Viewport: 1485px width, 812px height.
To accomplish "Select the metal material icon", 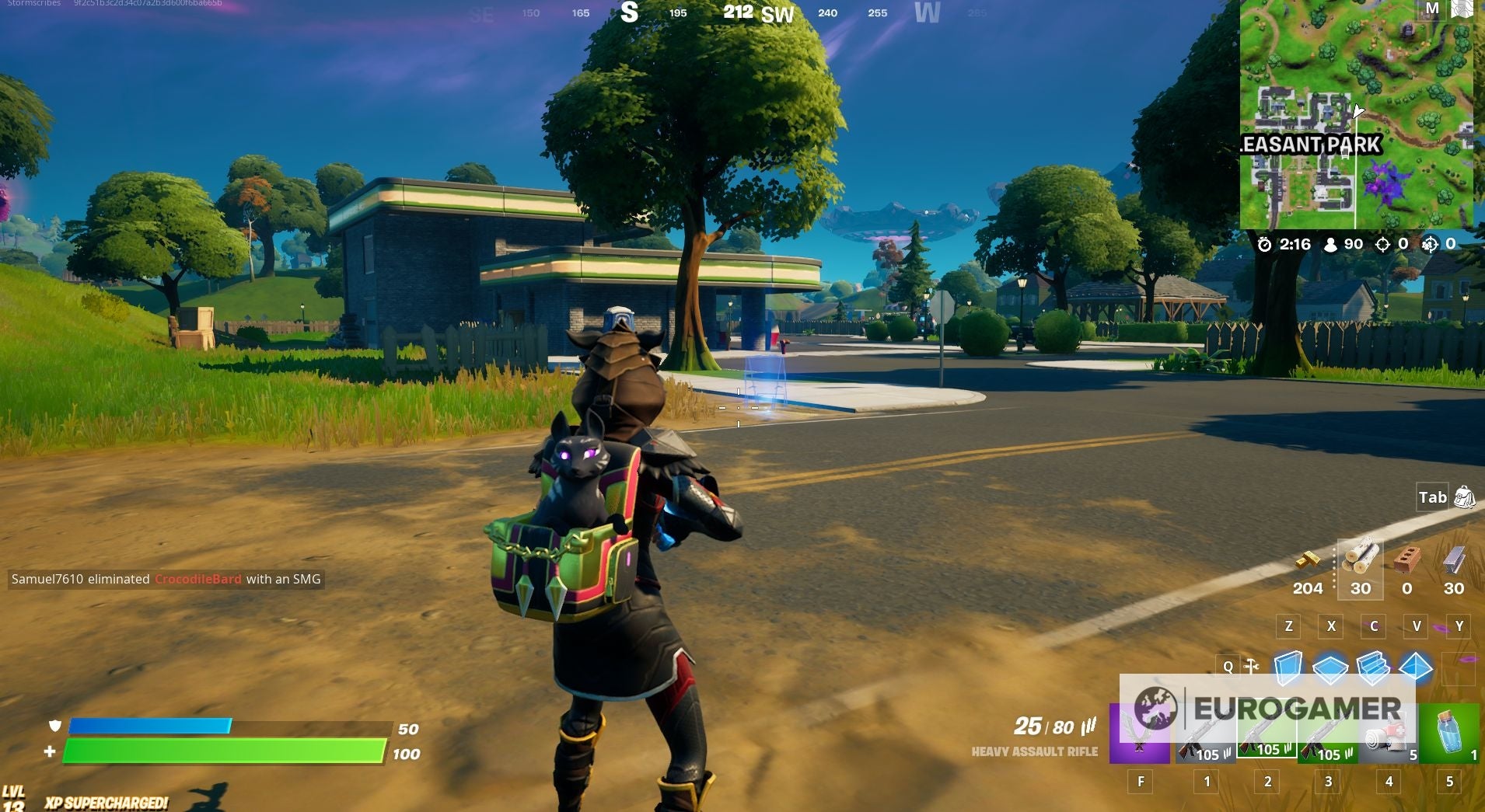I will [x=1452, y=559].
